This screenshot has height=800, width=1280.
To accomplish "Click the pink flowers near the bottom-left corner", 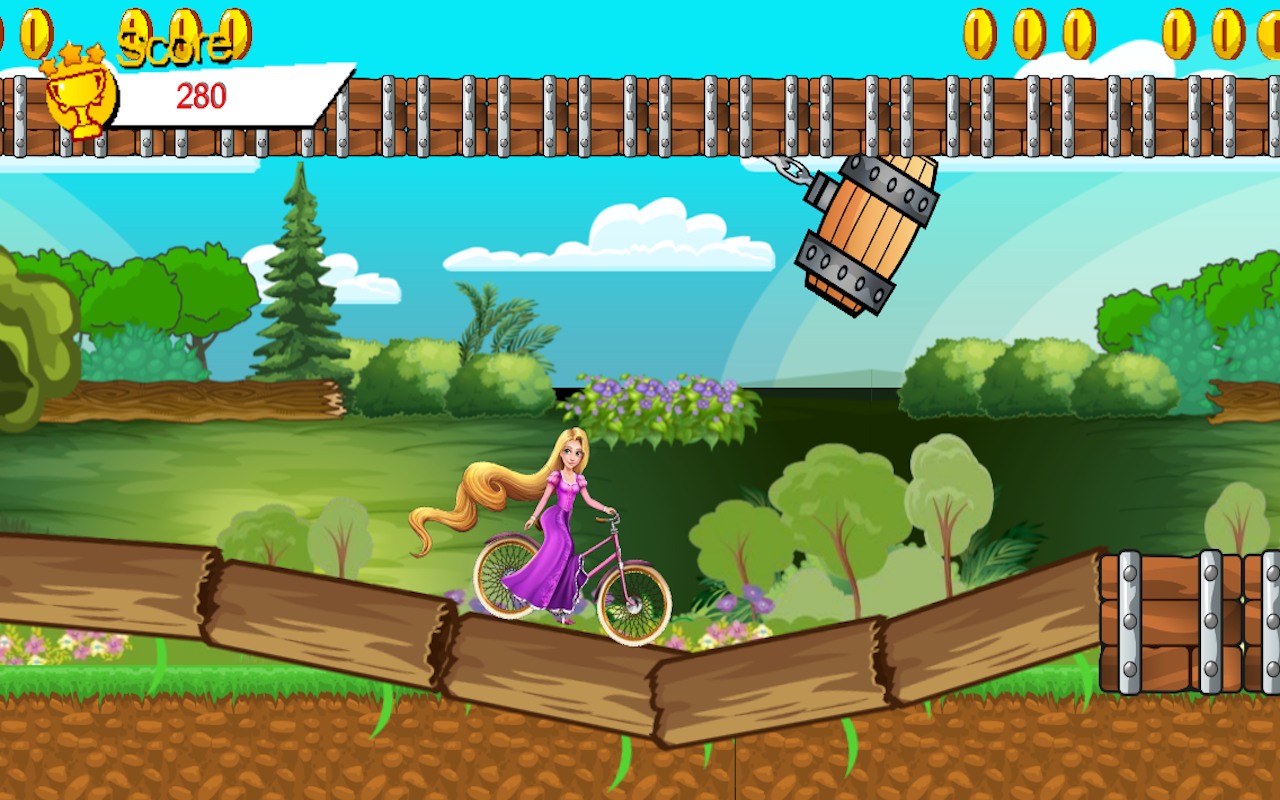I will 55,645.
